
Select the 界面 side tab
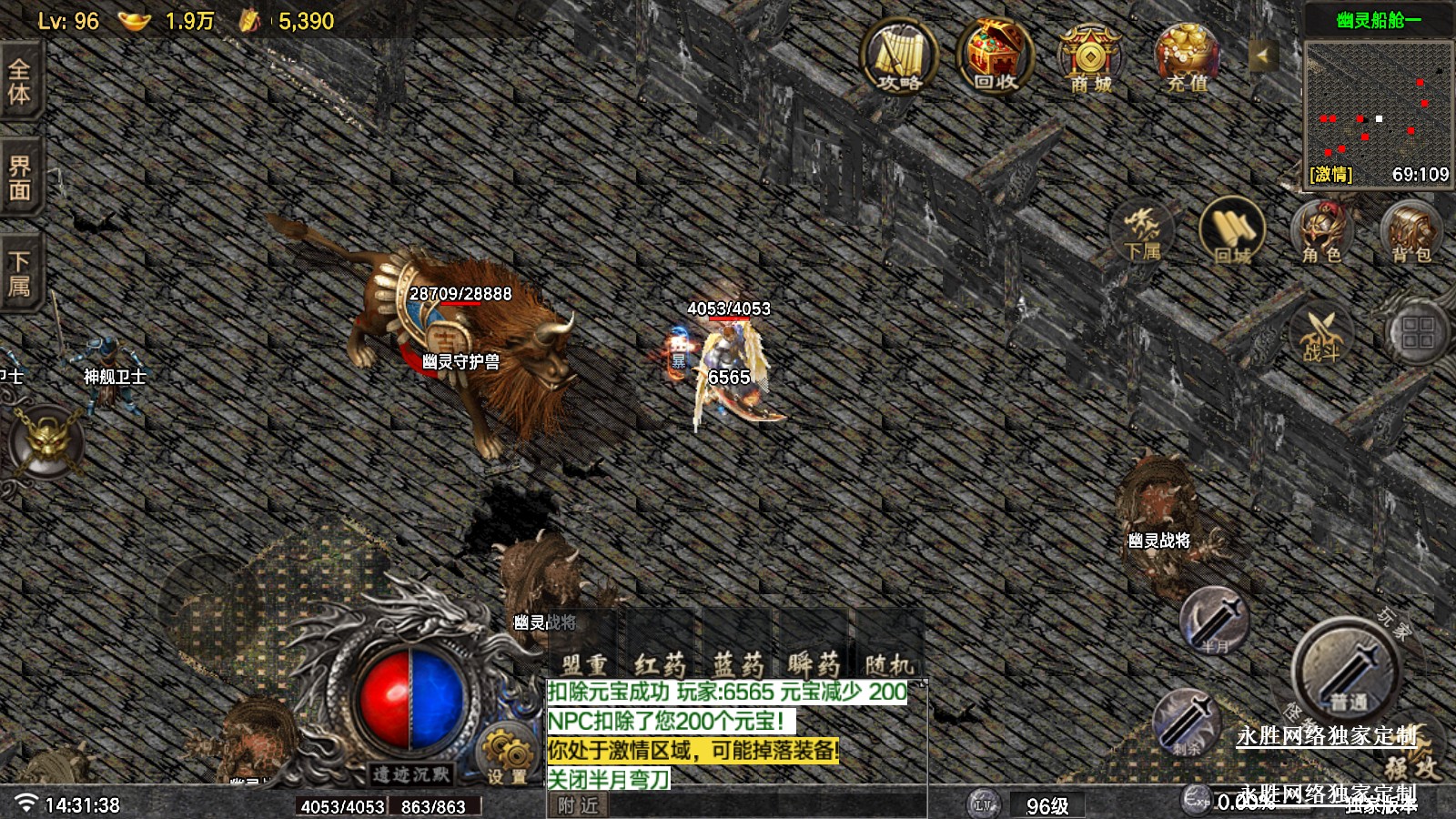tap(19, 177)
